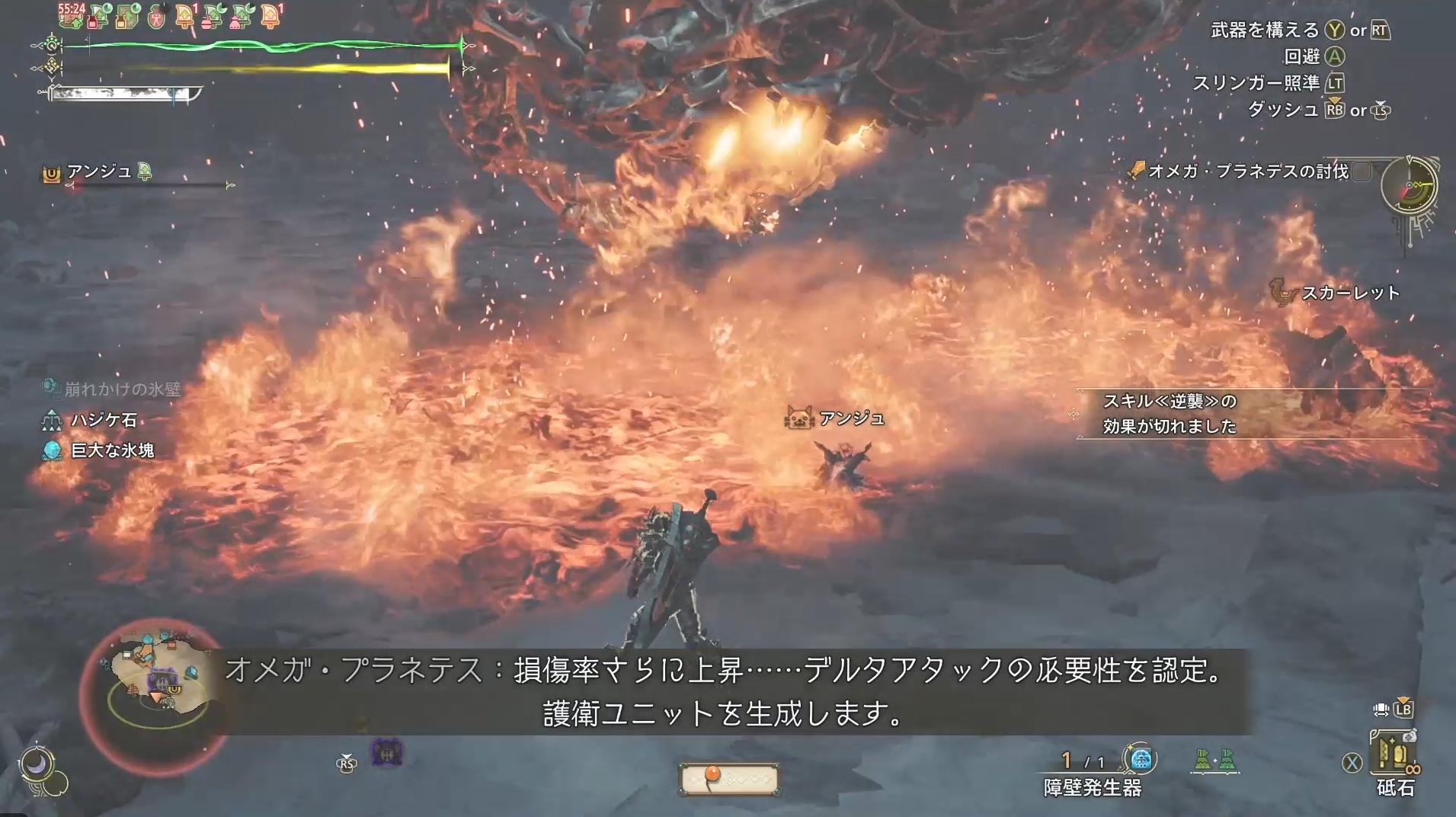Choose the 巨大な氷塊 environment entry
Image resolution: width=1456 pixels, height=817 pixels.
pos(112,450)
